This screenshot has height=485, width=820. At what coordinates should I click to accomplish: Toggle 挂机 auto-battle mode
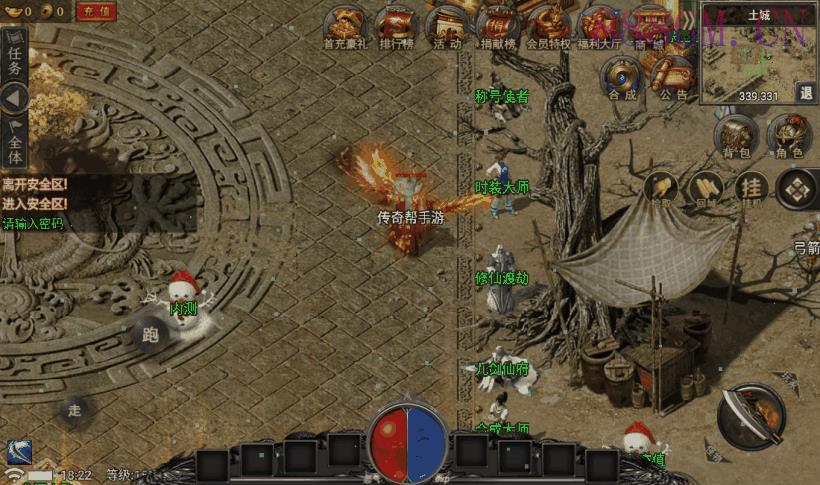[752, 188]
